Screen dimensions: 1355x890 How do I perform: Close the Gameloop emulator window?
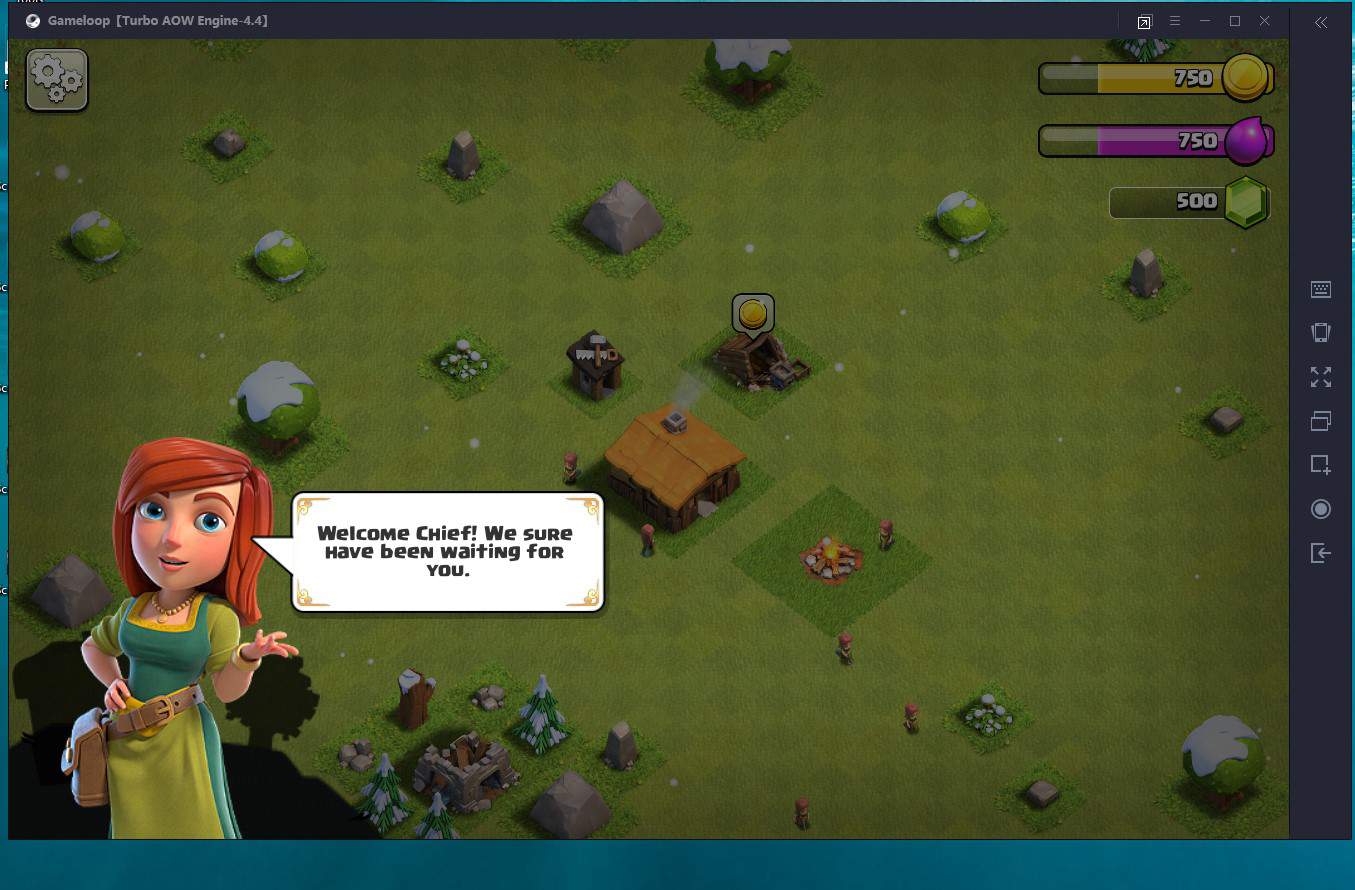click(x=1265, y=21)
